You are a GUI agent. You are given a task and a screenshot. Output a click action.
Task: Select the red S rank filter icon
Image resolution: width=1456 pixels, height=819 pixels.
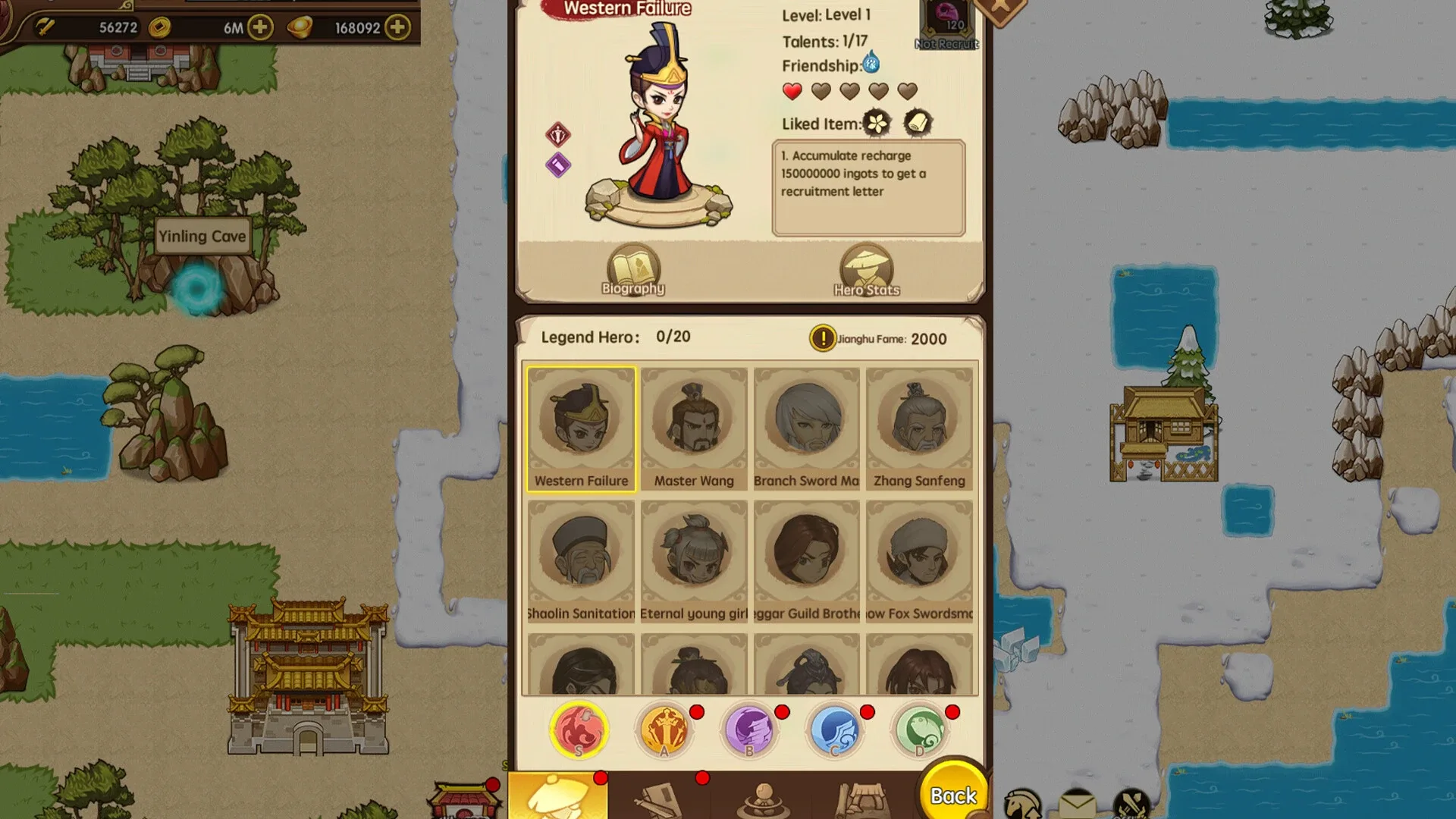point(580,730)
